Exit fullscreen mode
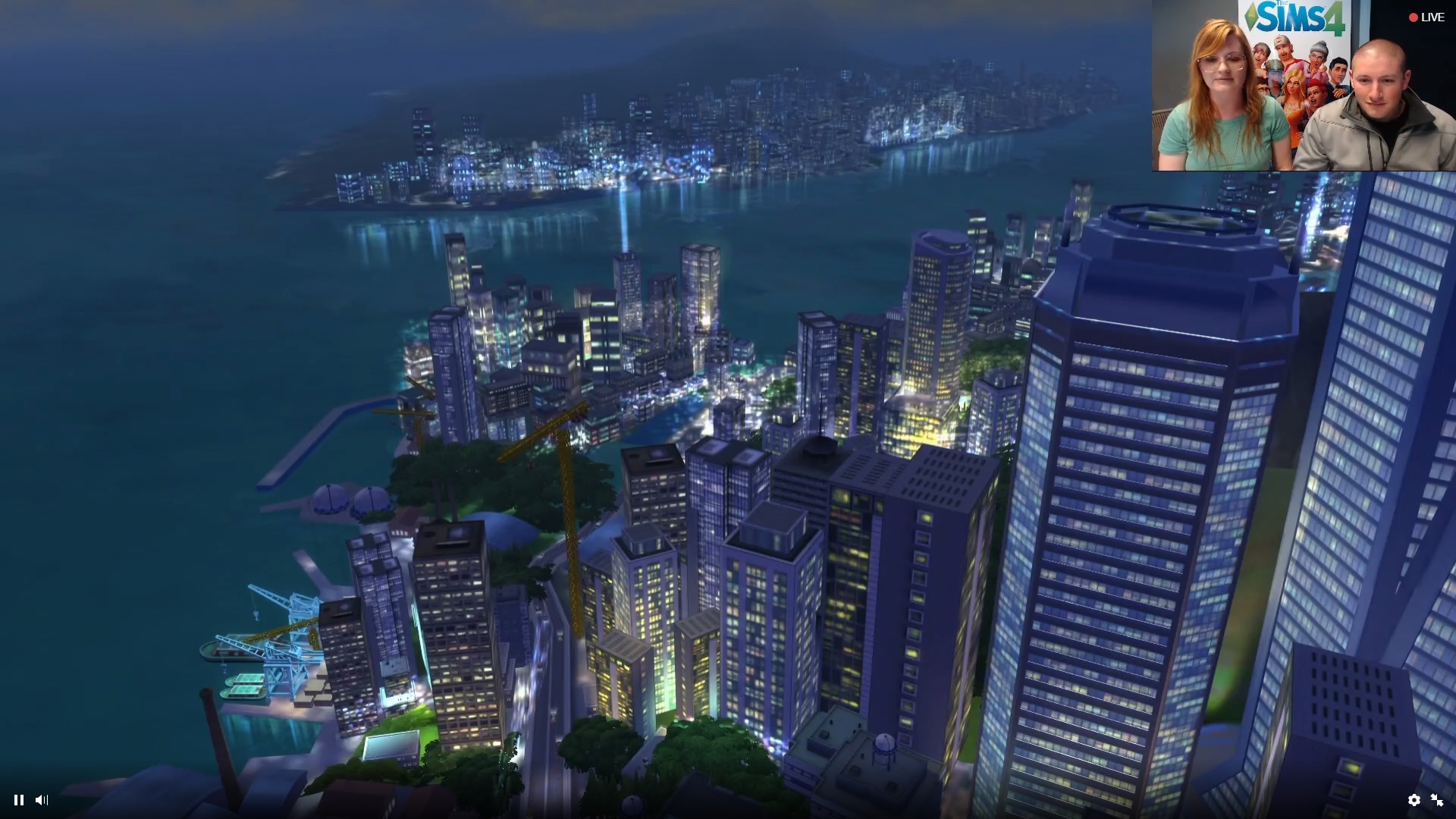The image size is (1456, 819). 1437,800
